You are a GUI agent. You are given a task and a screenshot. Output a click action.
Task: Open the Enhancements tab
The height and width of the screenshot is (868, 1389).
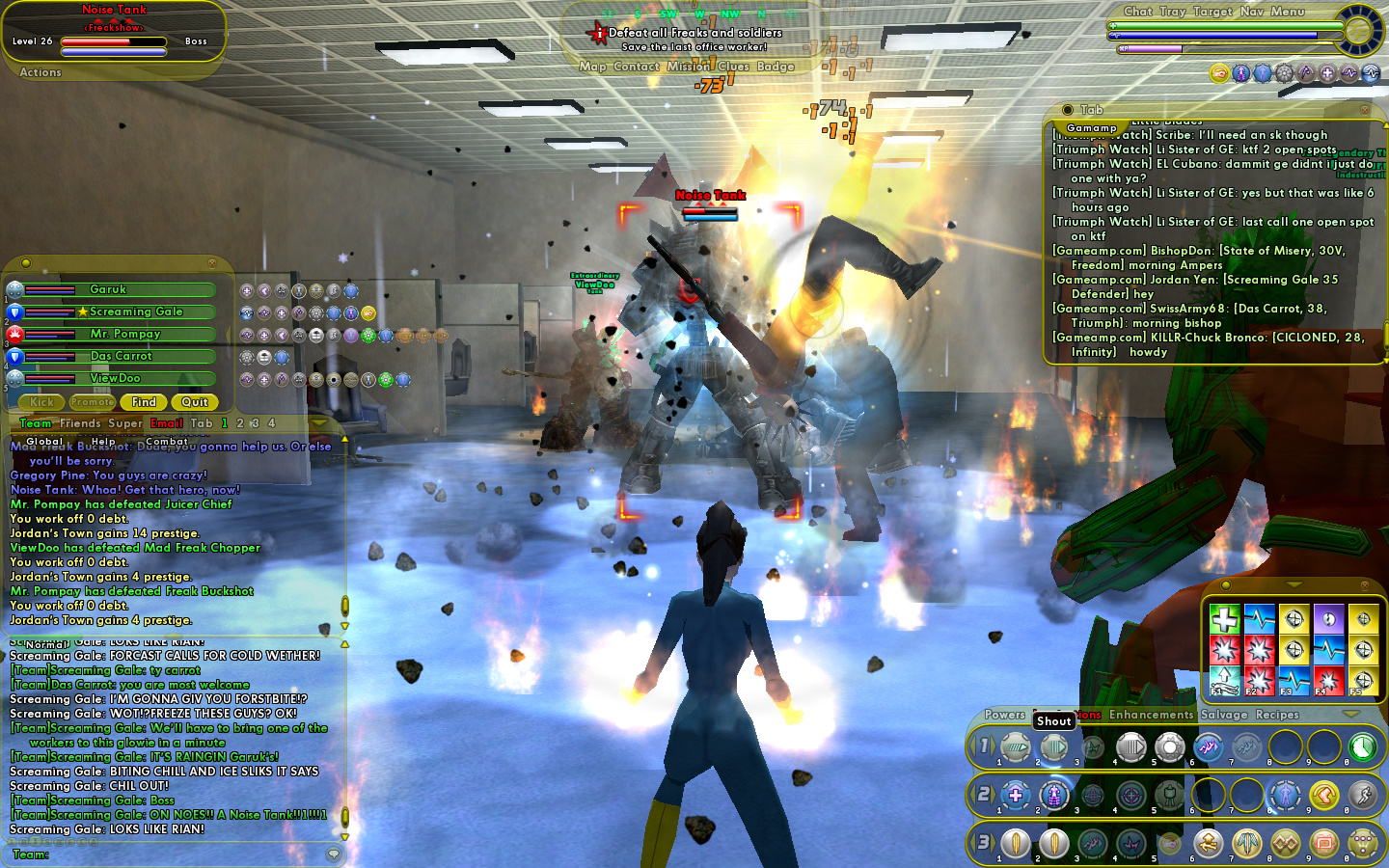pyautogui.click(x=1151, y=715)
